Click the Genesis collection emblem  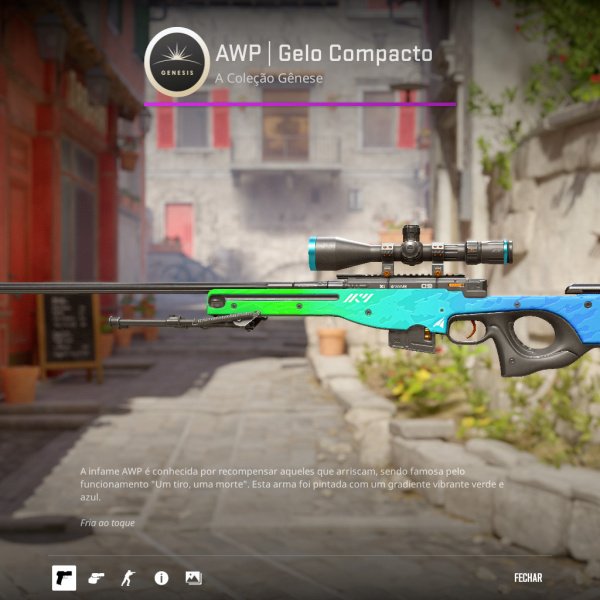pos(176,61)
